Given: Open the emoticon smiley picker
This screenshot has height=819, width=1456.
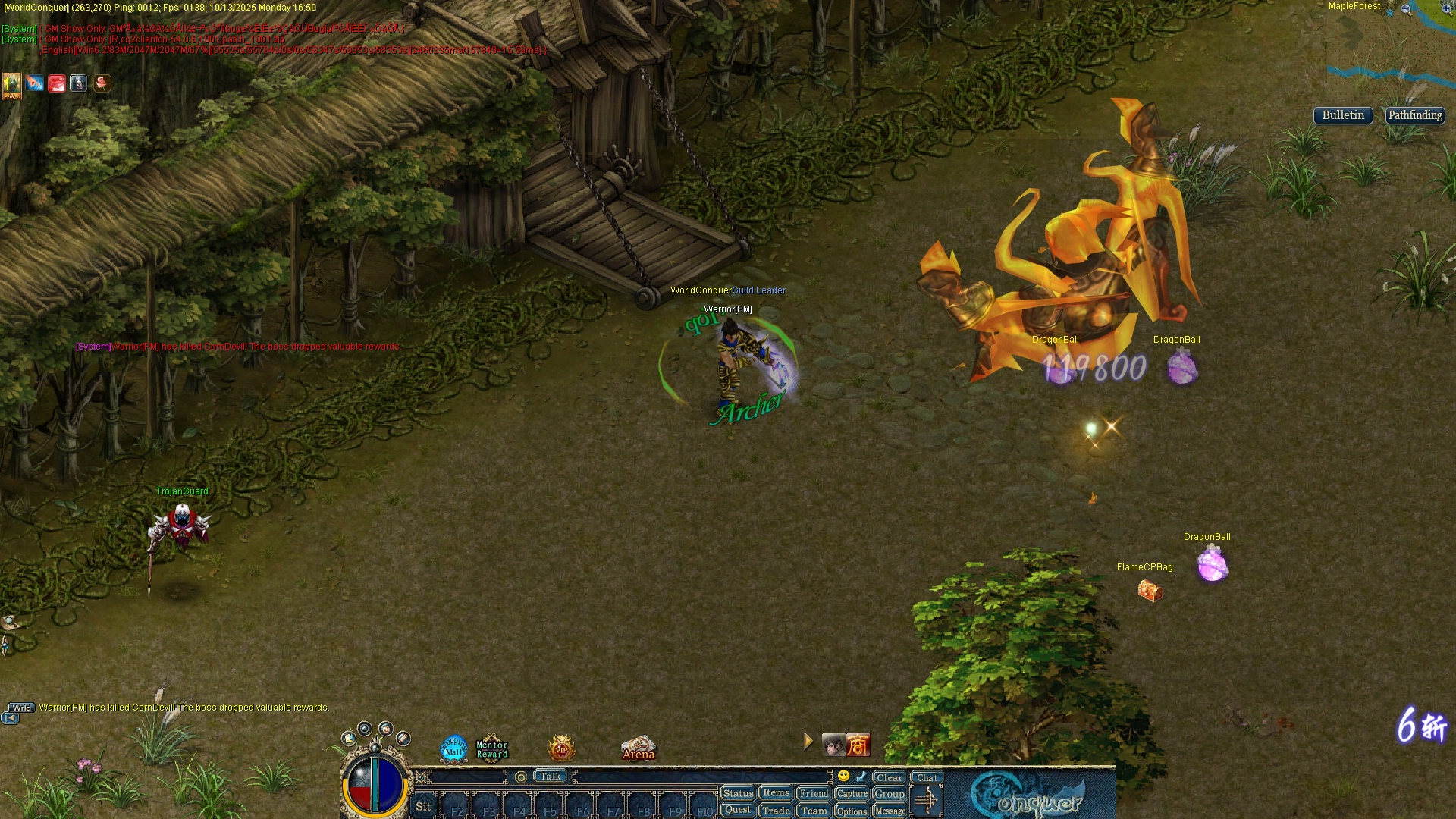Looking at the screenshot, I should coord(843,776).
